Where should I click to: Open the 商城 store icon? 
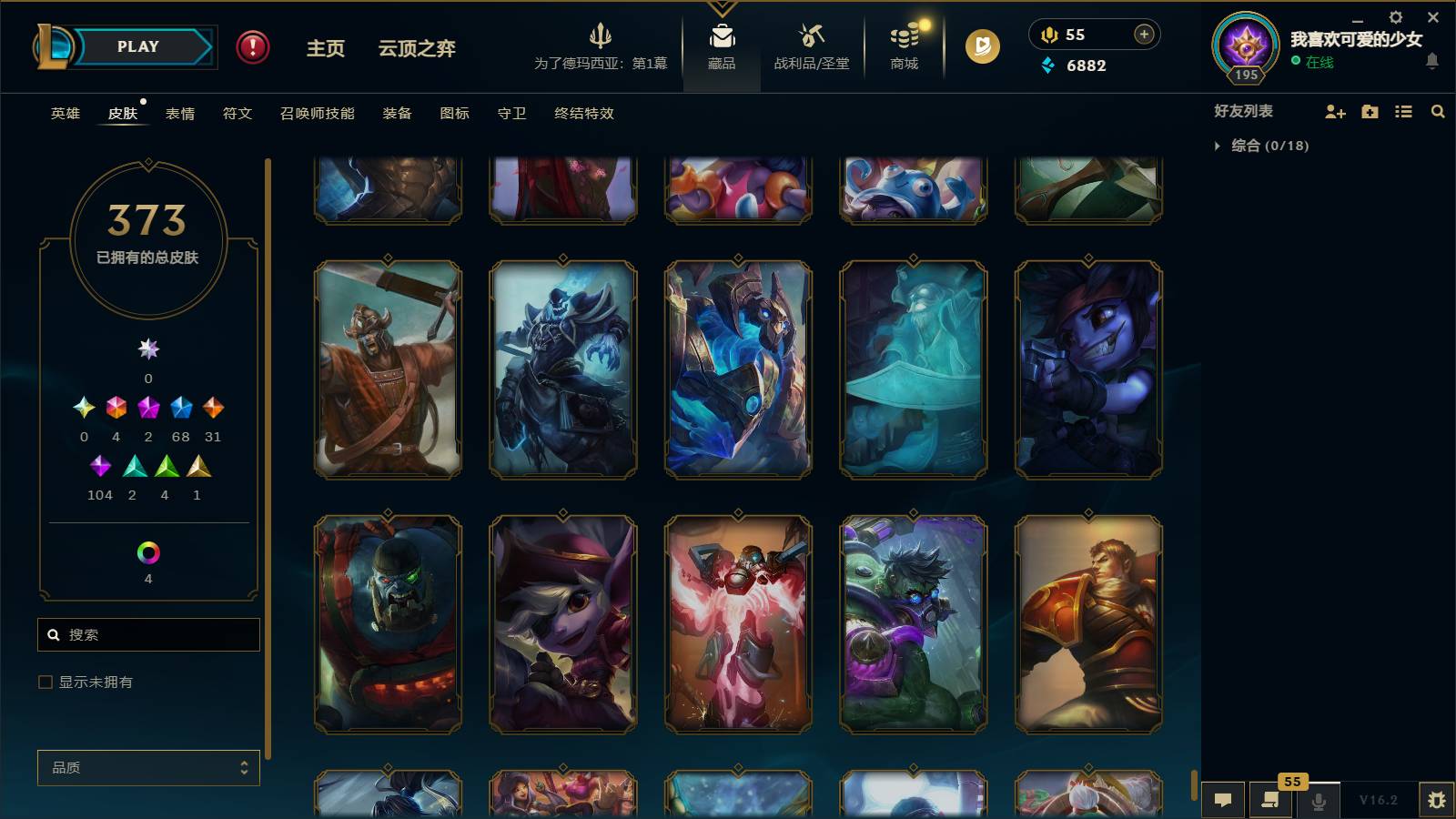point(902,36)
